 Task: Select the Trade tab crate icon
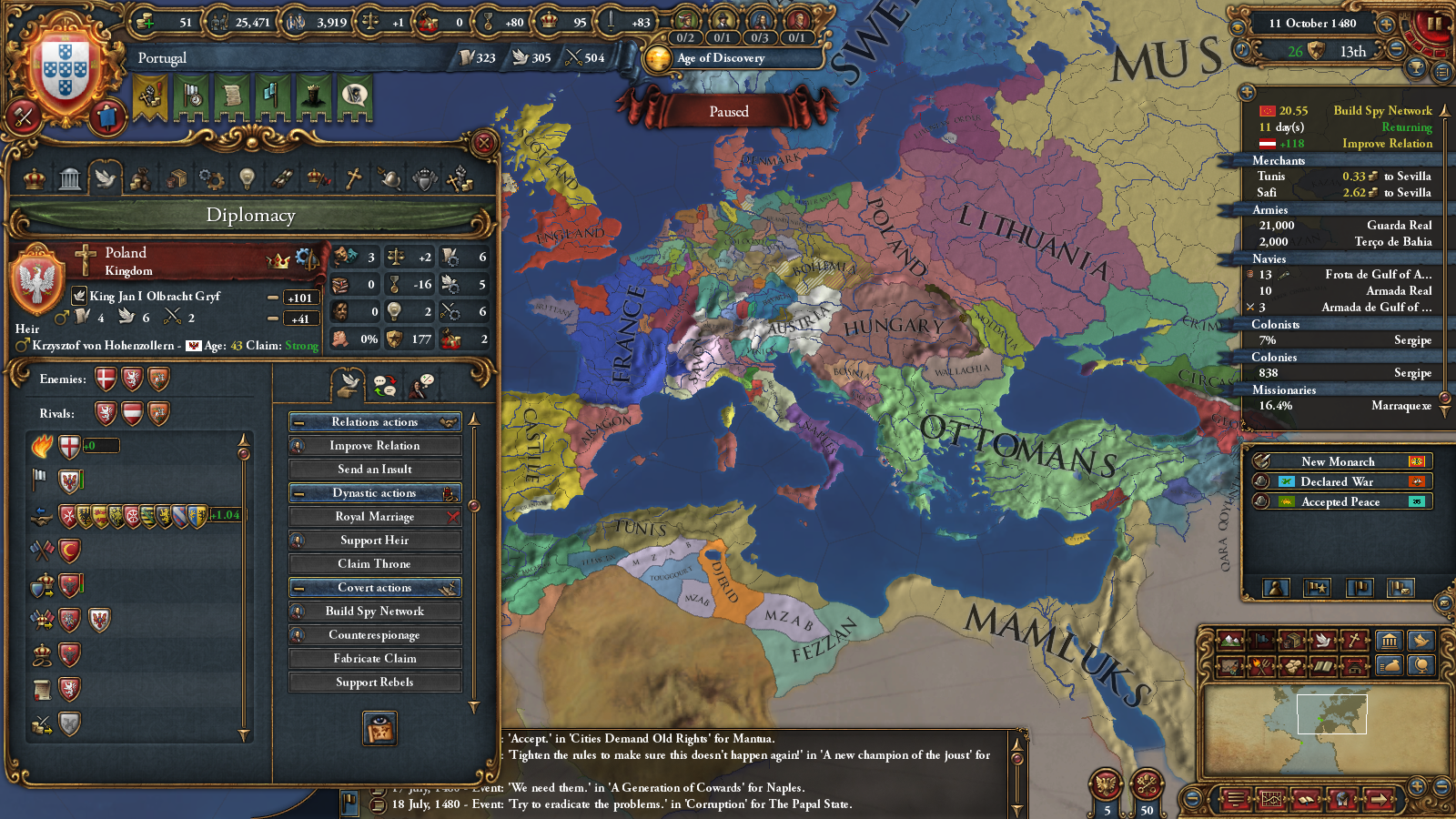[x=175, y=178]
